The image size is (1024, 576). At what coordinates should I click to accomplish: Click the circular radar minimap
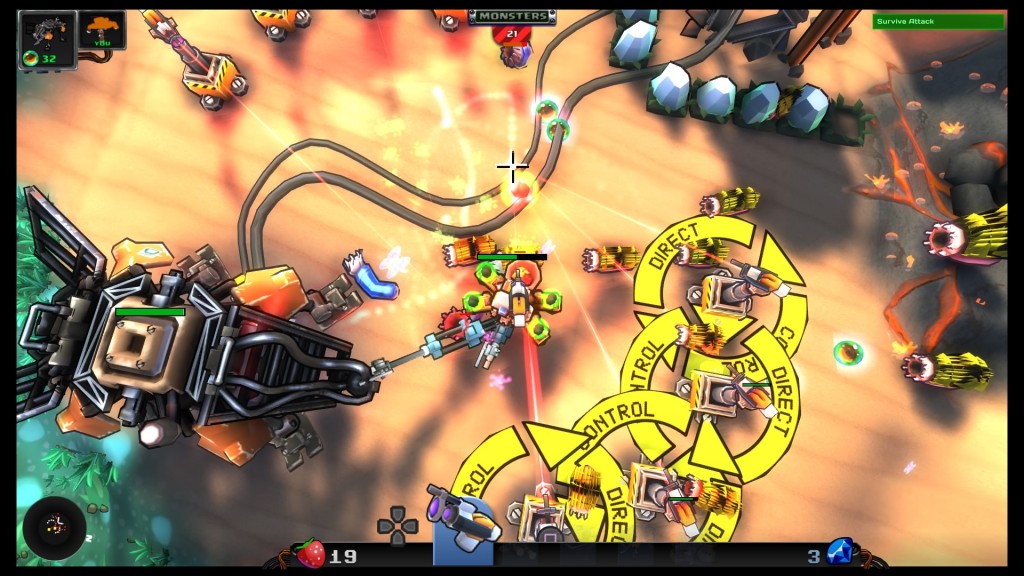click(55, 527)
